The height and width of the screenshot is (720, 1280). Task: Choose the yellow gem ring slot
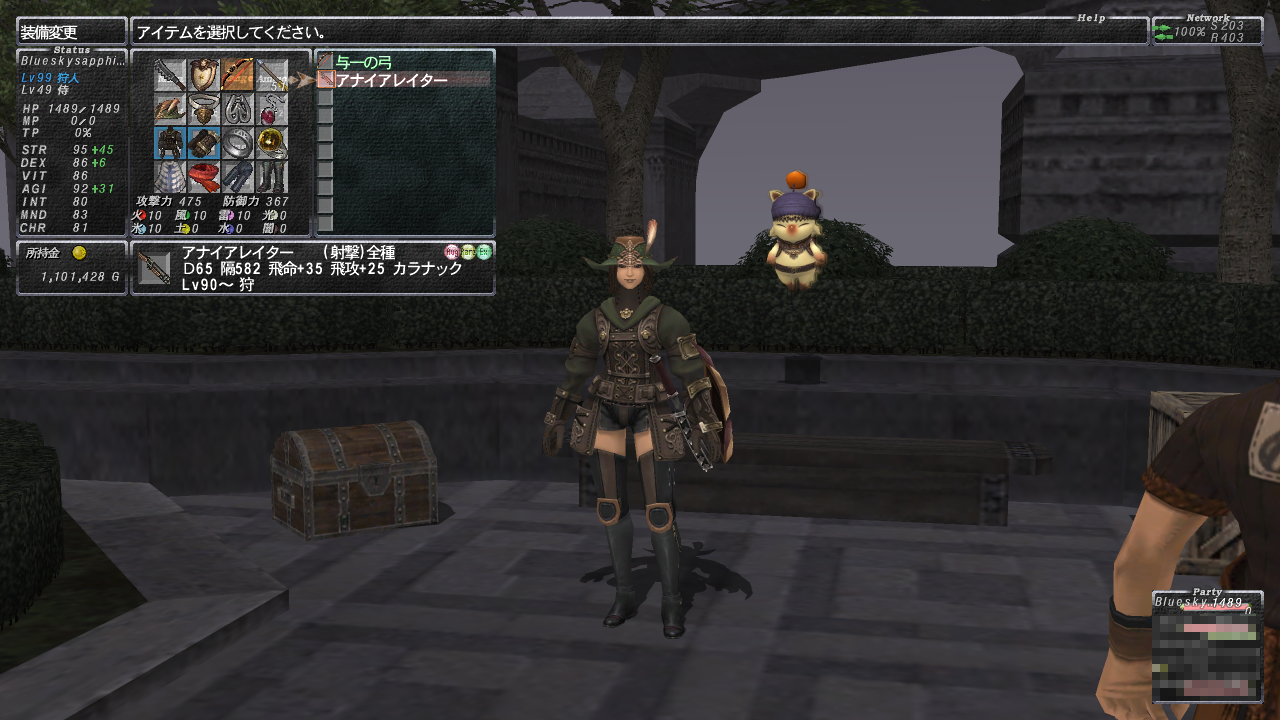[272, 142]
